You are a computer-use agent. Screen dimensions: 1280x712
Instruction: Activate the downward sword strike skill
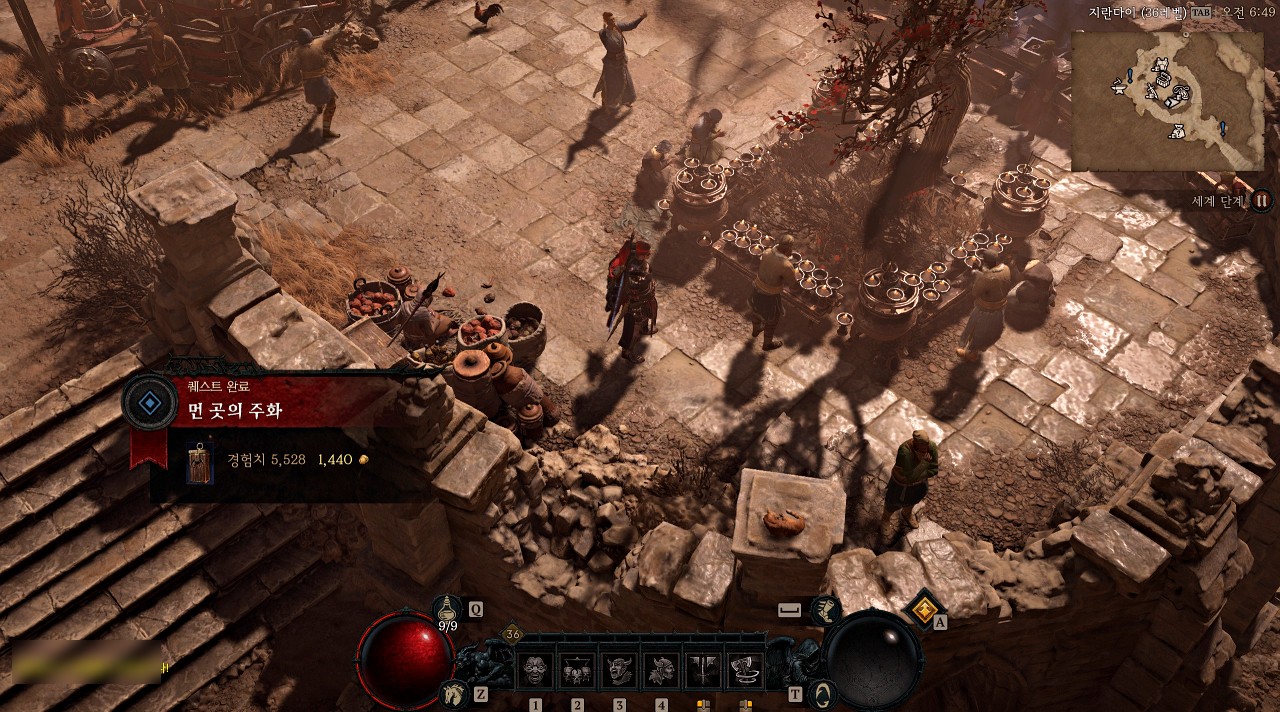click(703, 669)
